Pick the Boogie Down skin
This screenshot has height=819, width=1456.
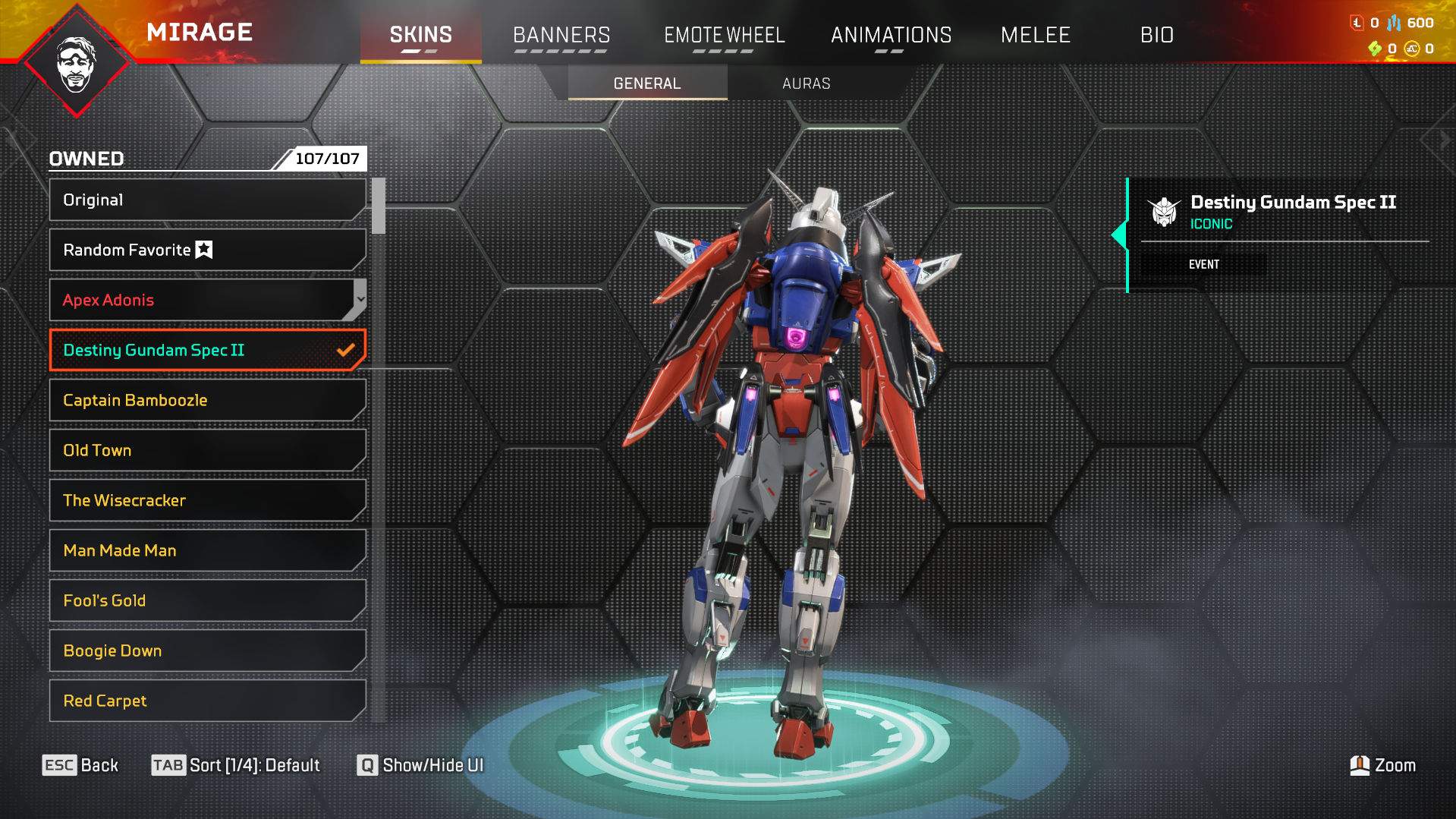[x=206, y=650]
